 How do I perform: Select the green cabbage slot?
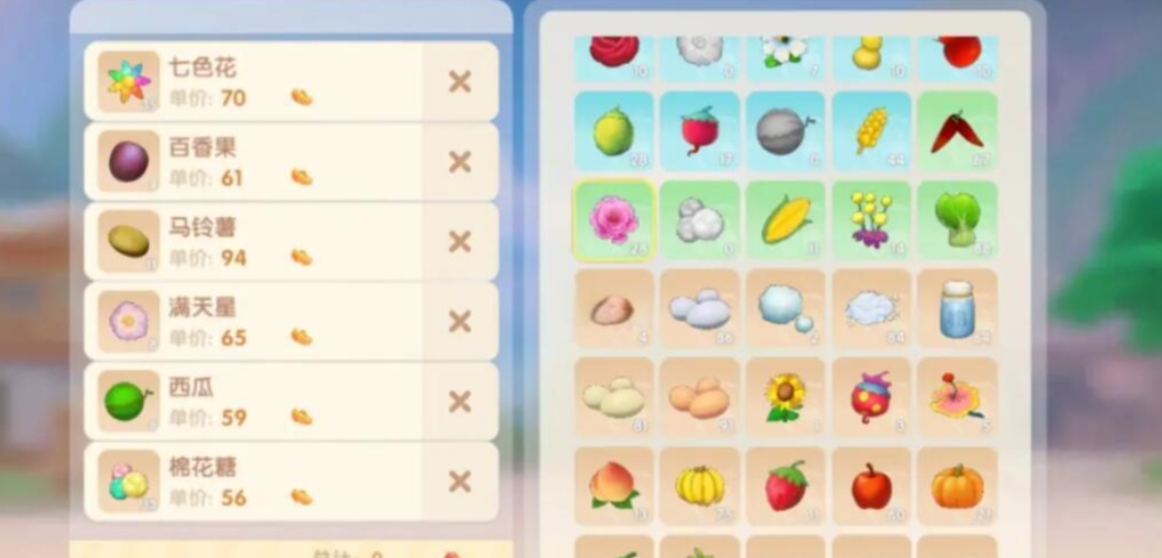tap(957, 220)
